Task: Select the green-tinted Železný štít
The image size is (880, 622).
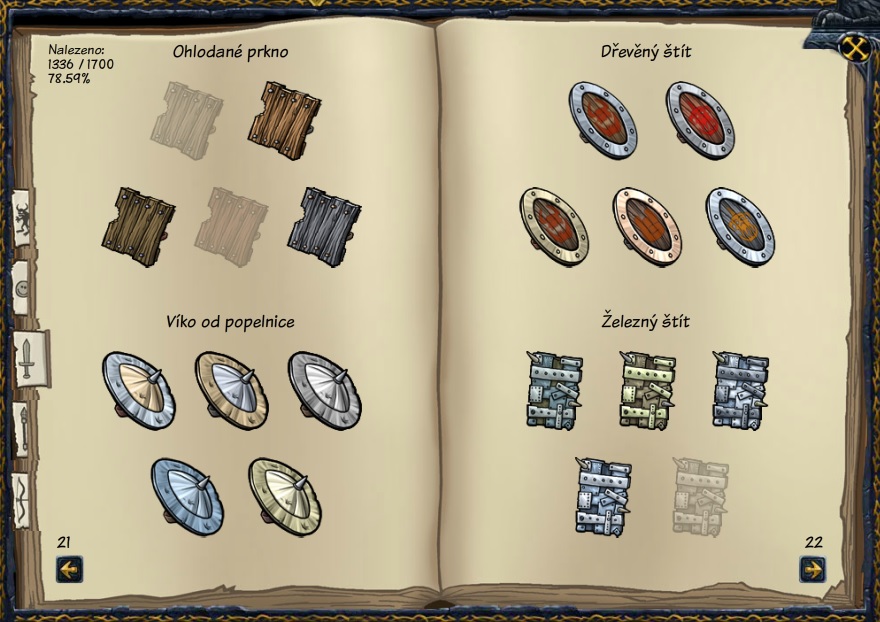Action: [647, 390]
